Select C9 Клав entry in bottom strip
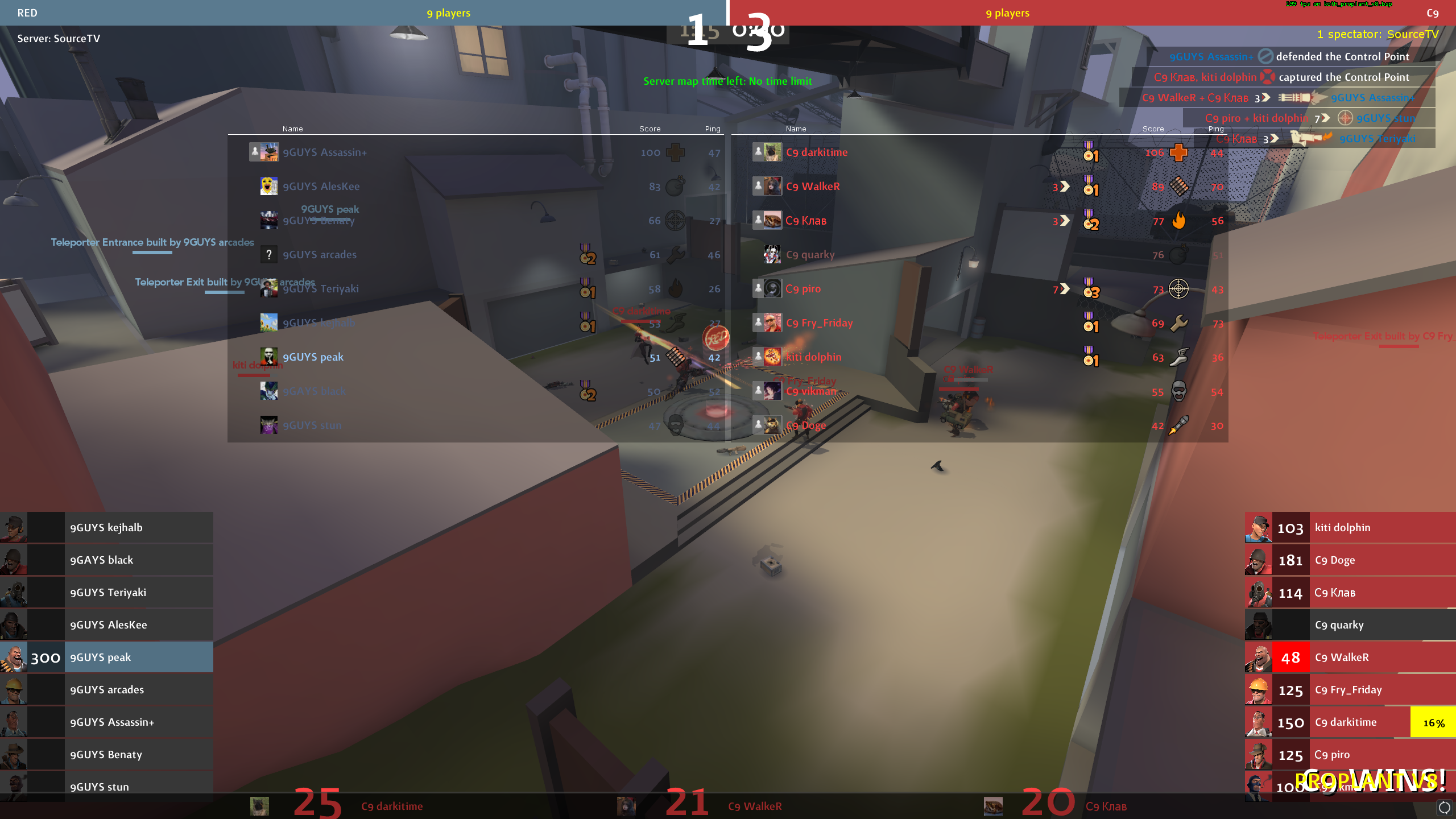Screen dimensions: 1456x819 coord(1106,806)
